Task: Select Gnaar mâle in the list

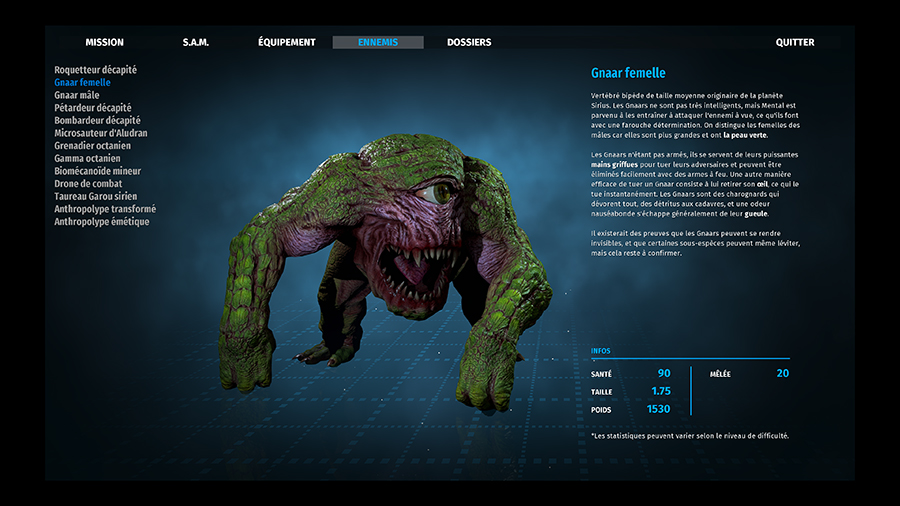Action: click(77, 95)
